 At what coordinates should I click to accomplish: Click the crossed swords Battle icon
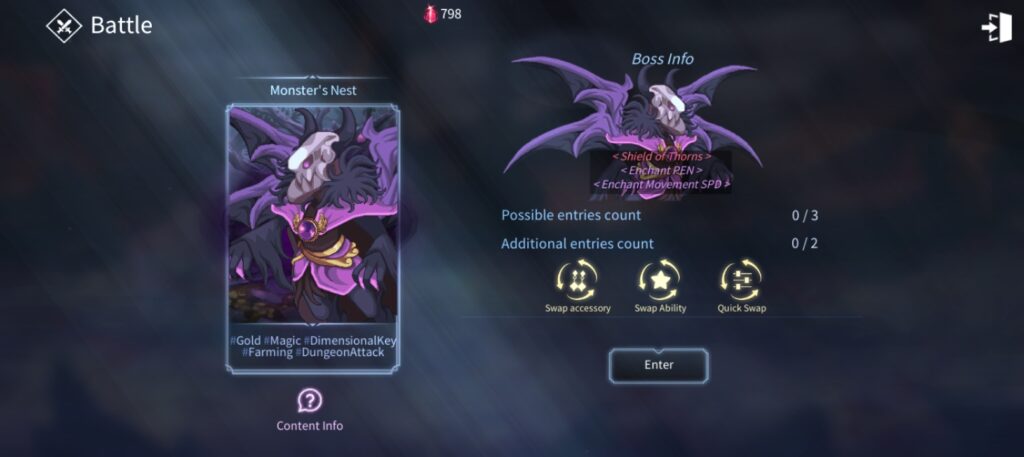(x=64, y=26)
